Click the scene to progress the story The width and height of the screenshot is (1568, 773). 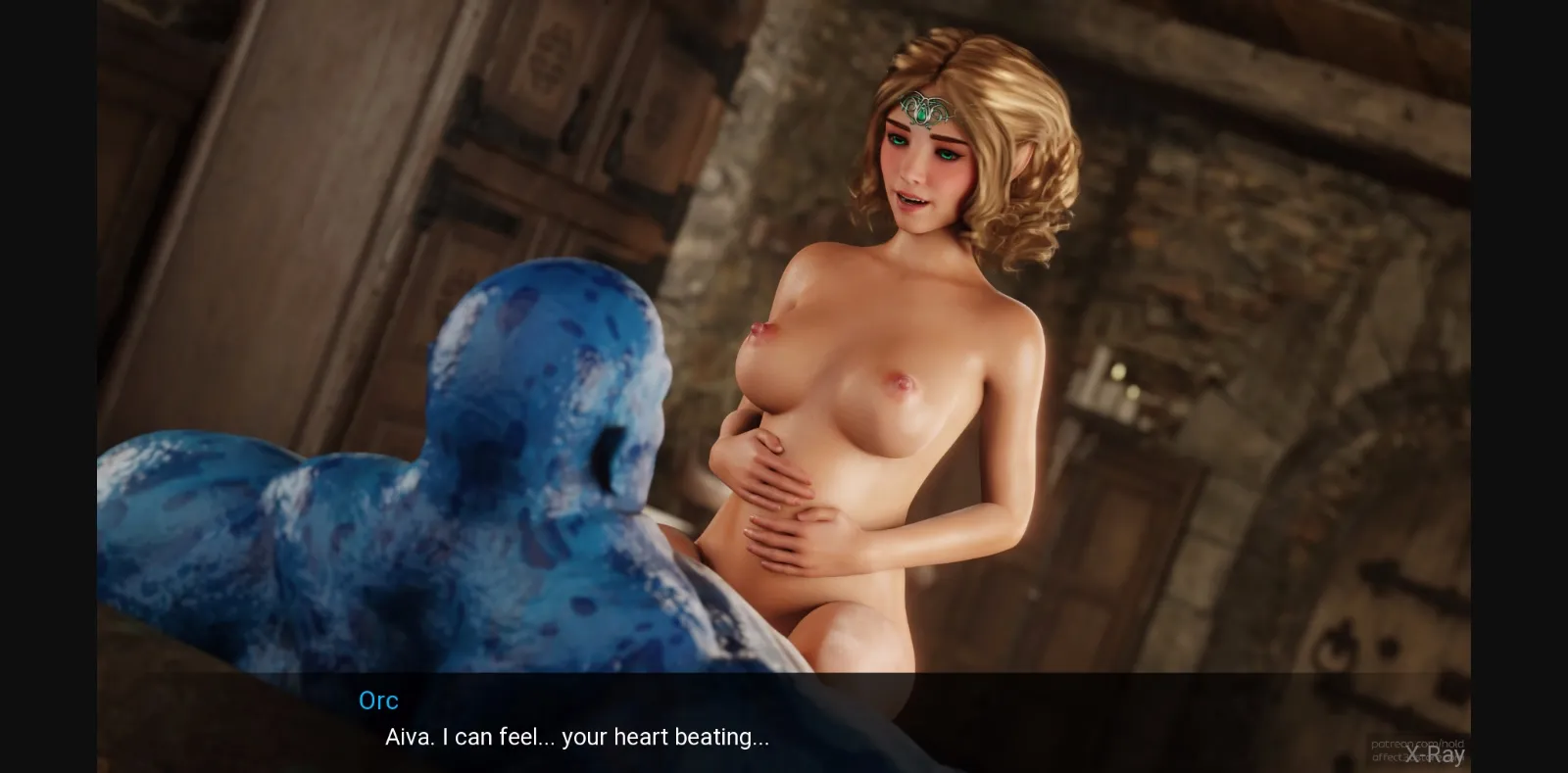click(x=784, y=392)
